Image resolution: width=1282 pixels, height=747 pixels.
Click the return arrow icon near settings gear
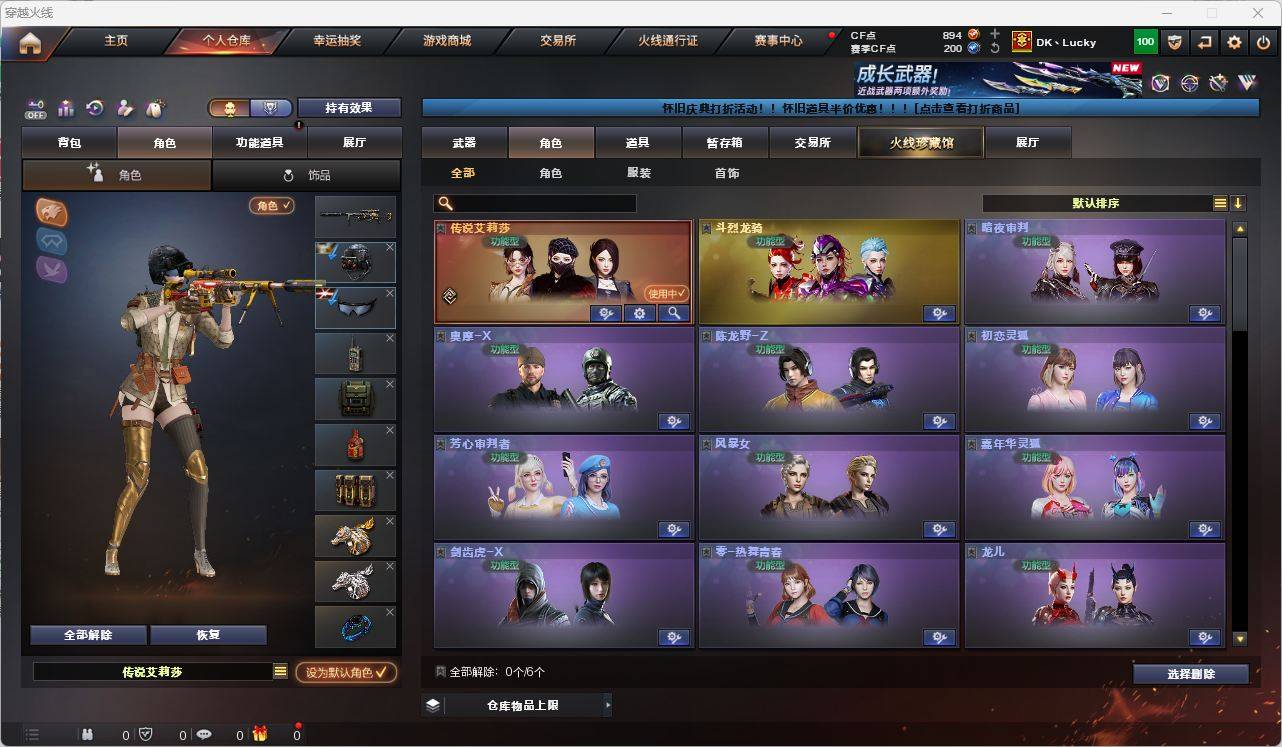coord(1203,42)
